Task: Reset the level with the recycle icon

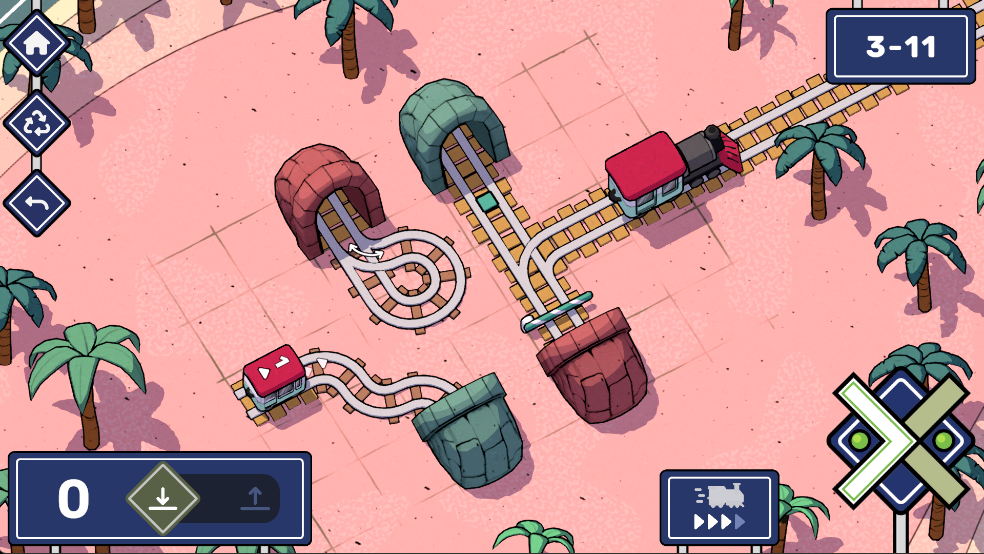Action: 37,124
